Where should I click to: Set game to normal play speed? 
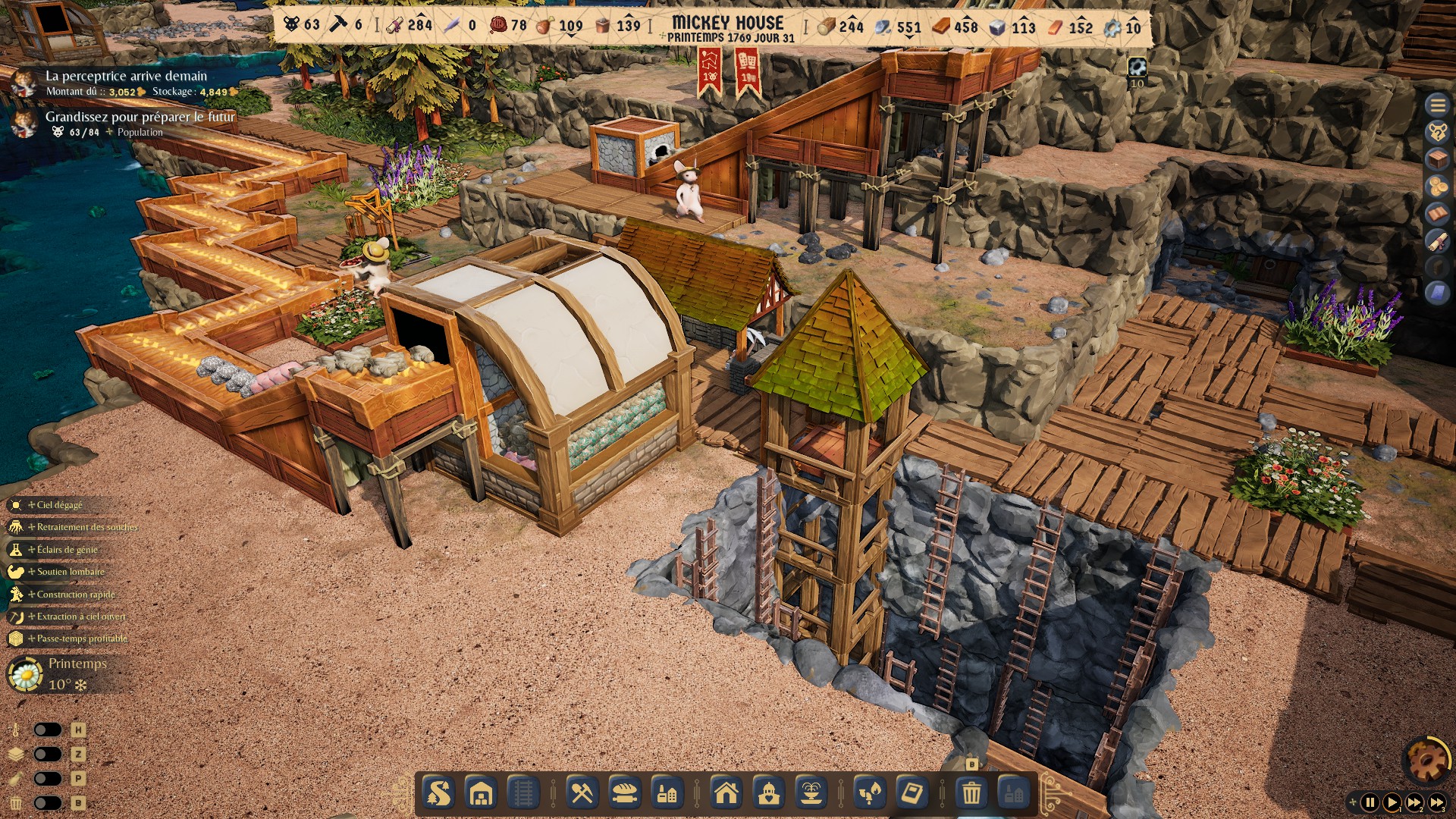click(x=1392, y=802)
